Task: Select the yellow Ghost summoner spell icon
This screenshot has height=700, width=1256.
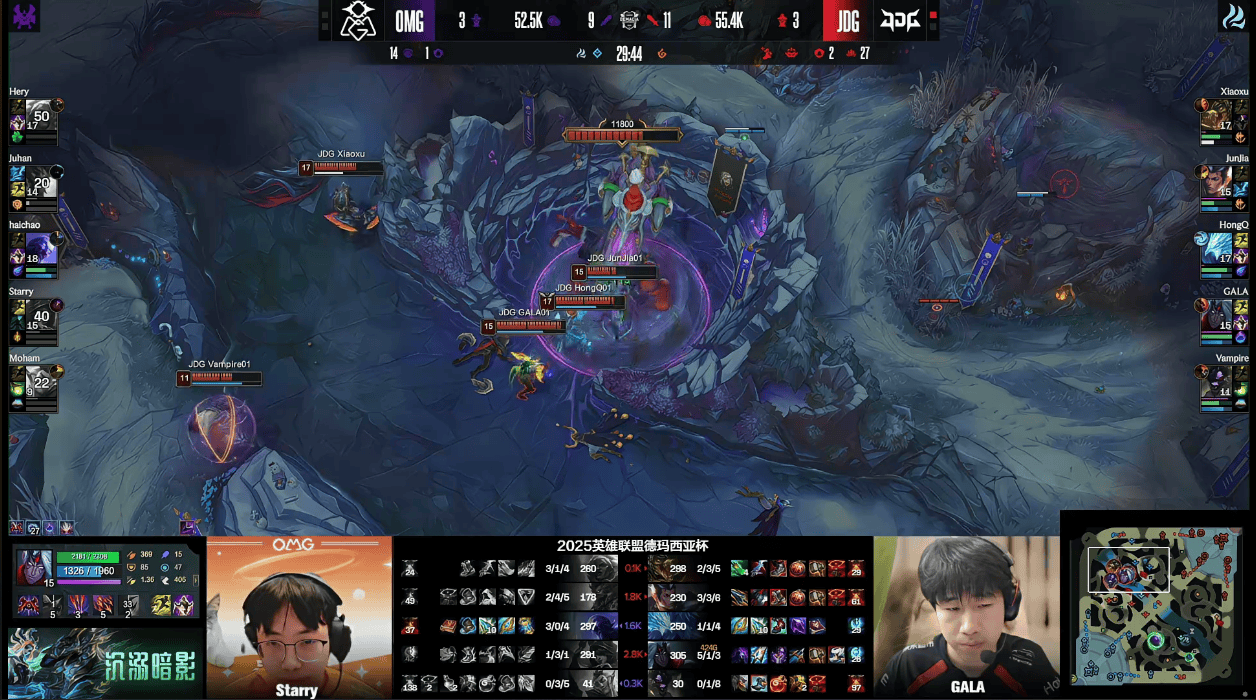Action: tap(160, 605)
